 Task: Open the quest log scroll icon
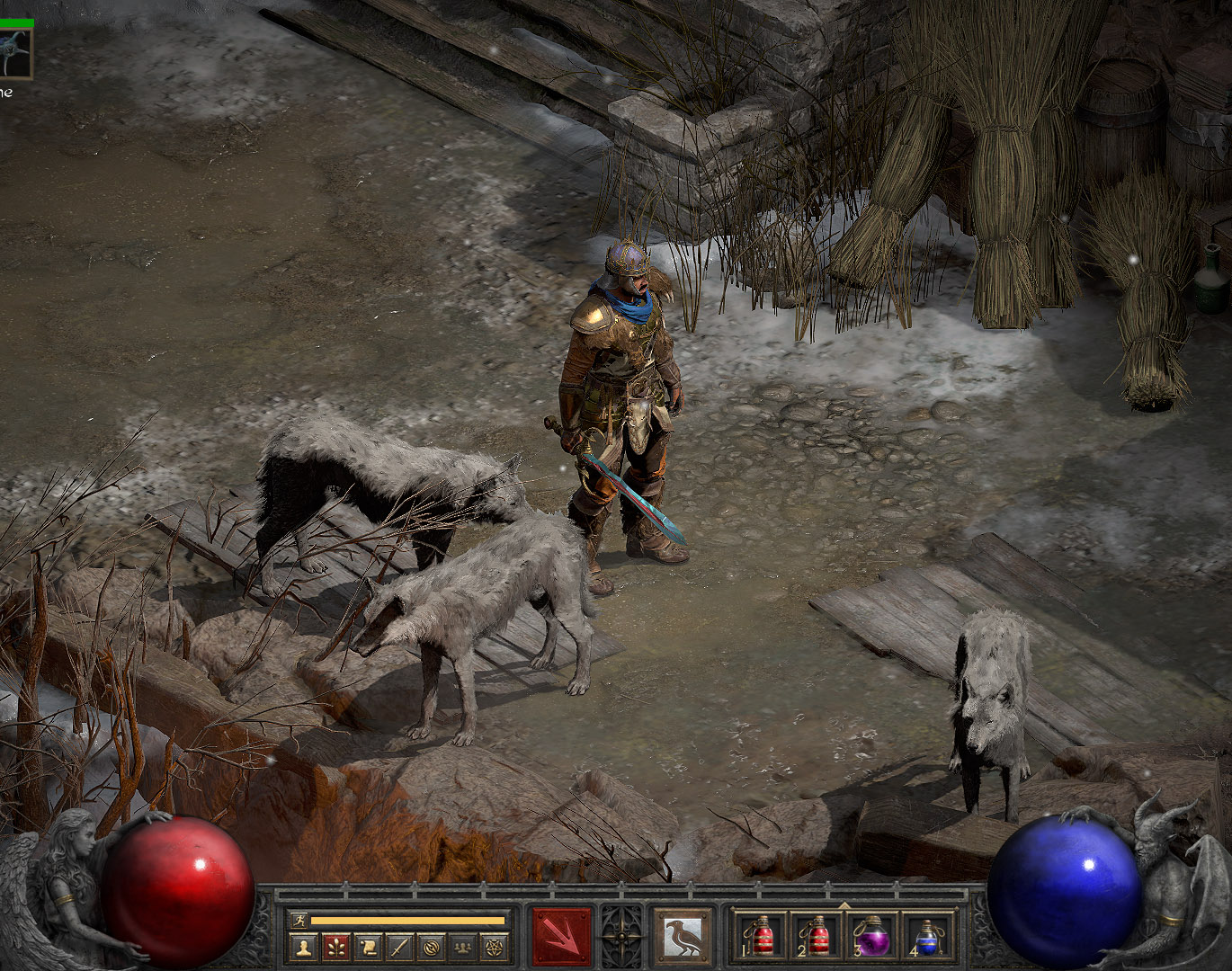[x=368, y=946]
